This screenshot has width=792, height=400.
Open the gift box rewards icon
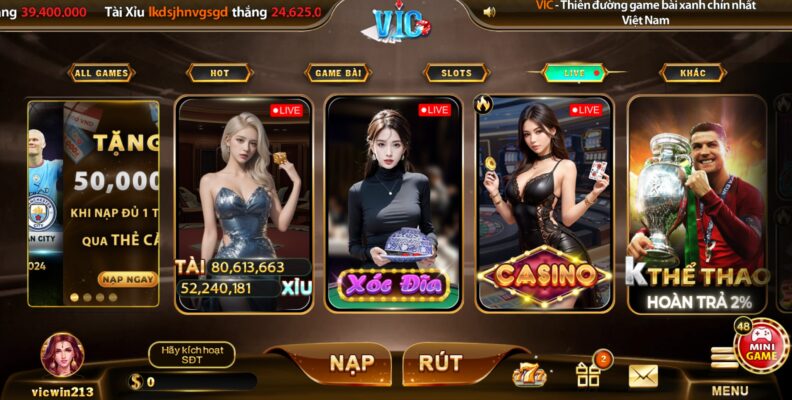(x=588, y=374)
